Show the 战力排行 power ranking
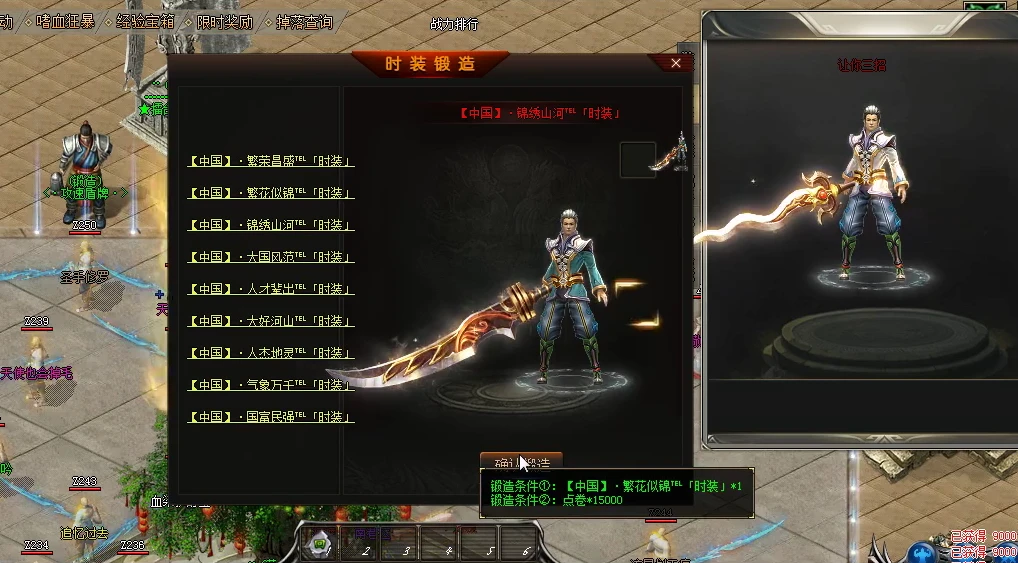This screenshot has height=563, width=1018. 454,24
